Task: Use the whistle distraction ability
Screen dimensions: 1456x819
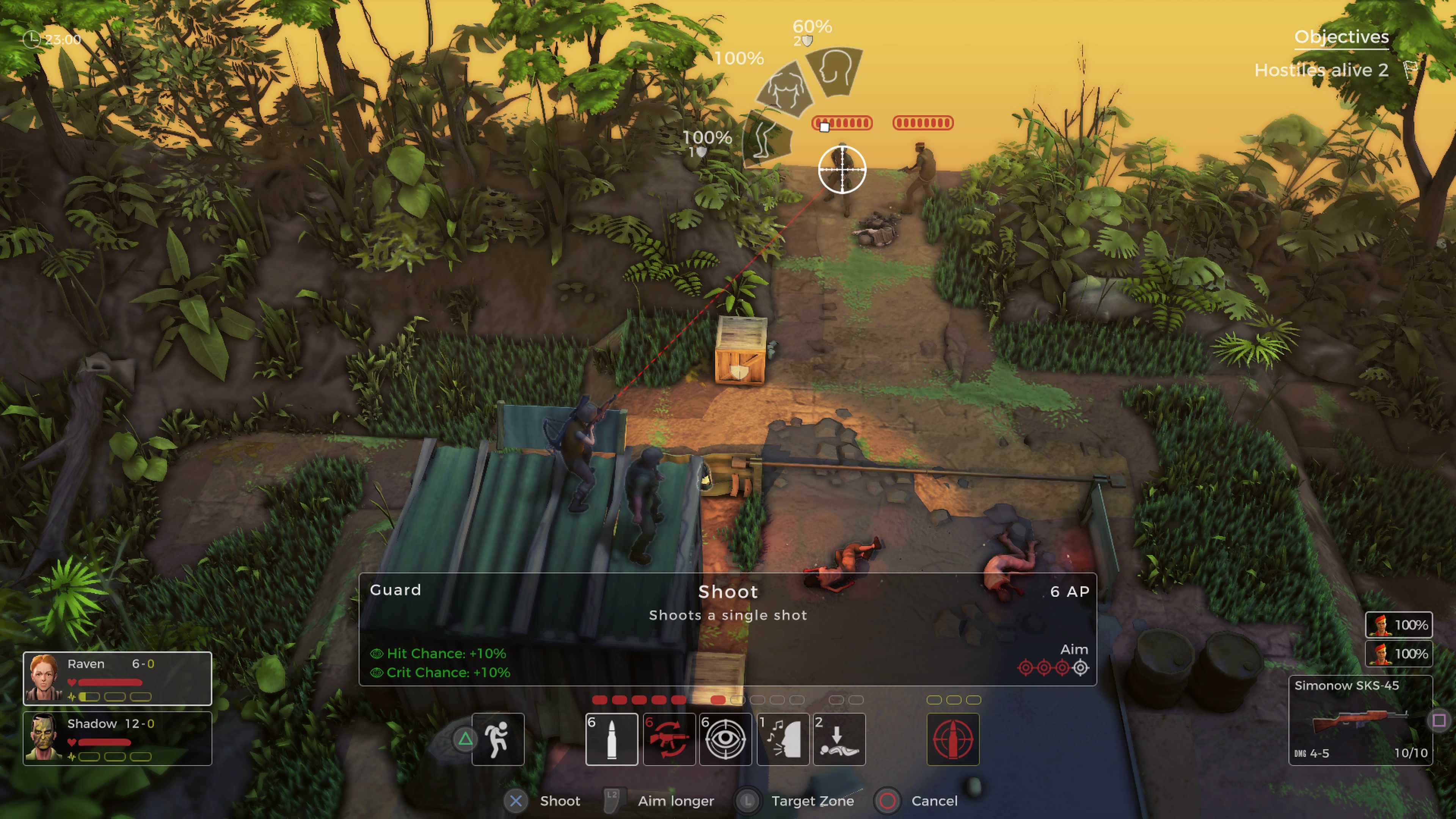Action: pyautogui.click(x=783, y=739)
